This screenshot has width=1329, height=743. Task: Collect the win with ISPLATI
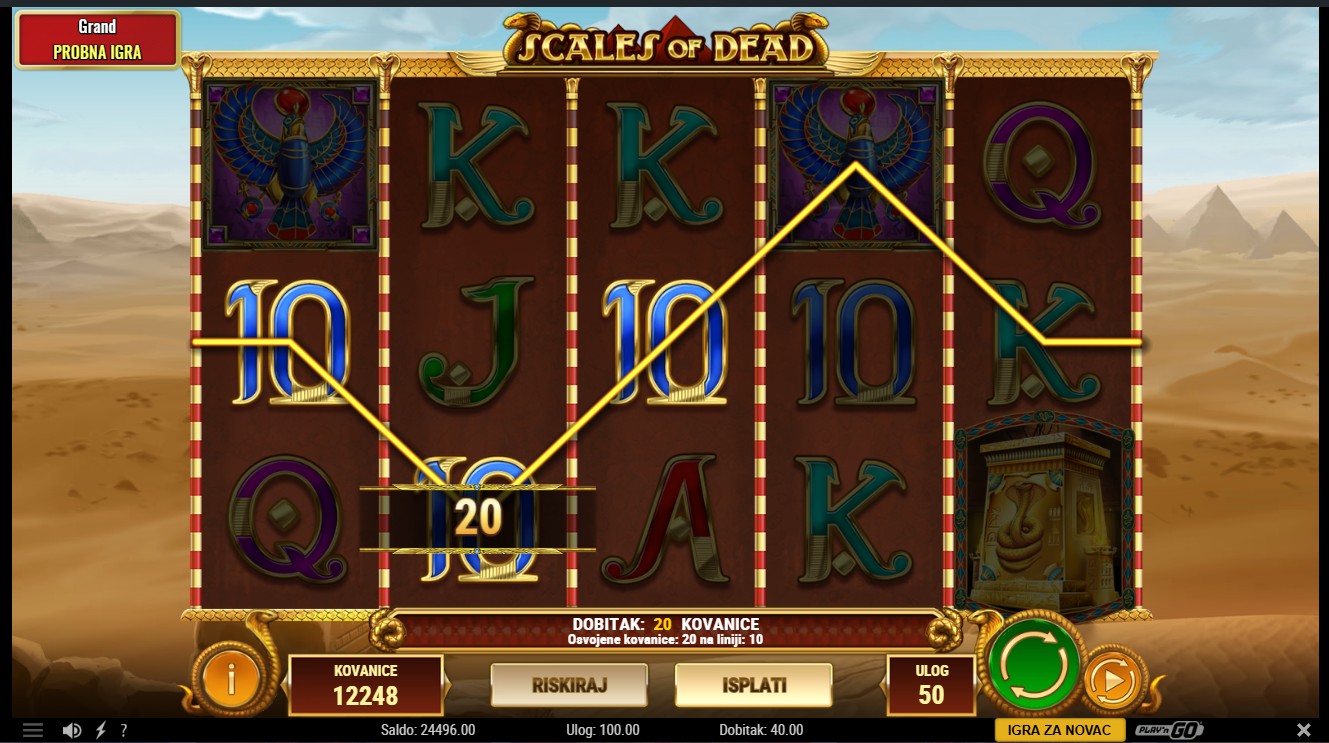(753, 685)
